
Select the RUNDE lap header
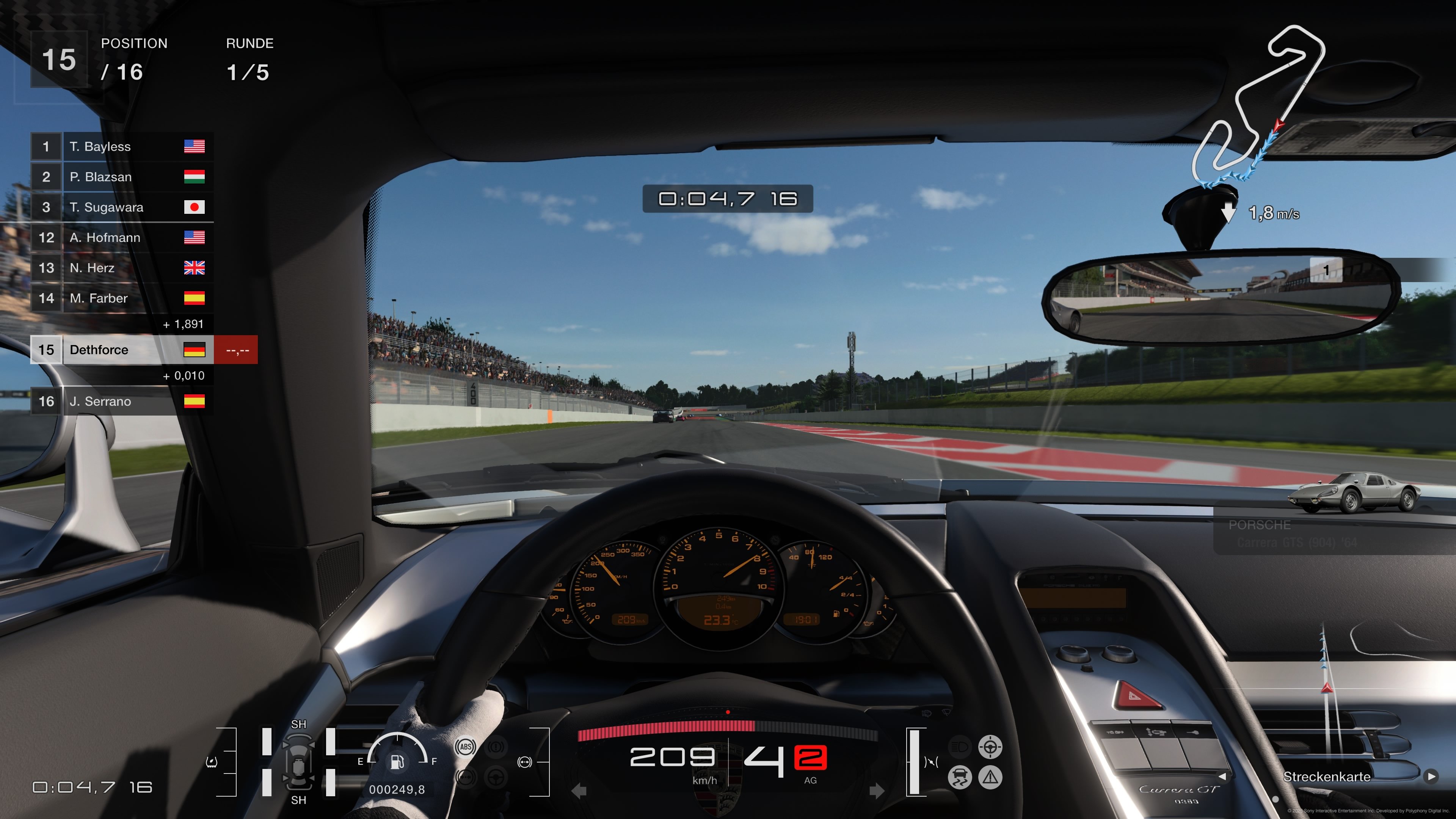coord(250,44)
